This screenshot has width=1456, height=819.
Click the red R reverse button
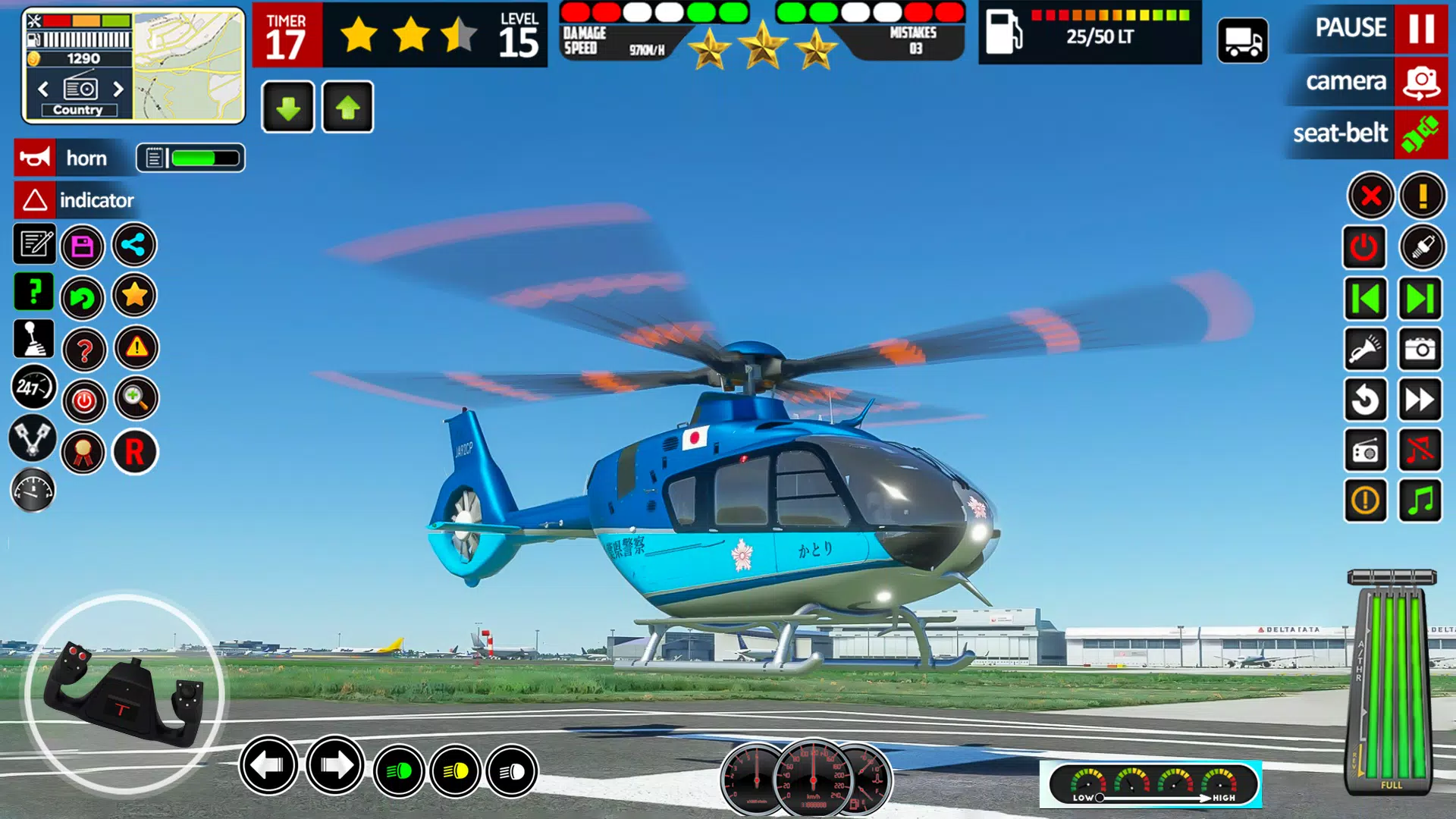135,452
